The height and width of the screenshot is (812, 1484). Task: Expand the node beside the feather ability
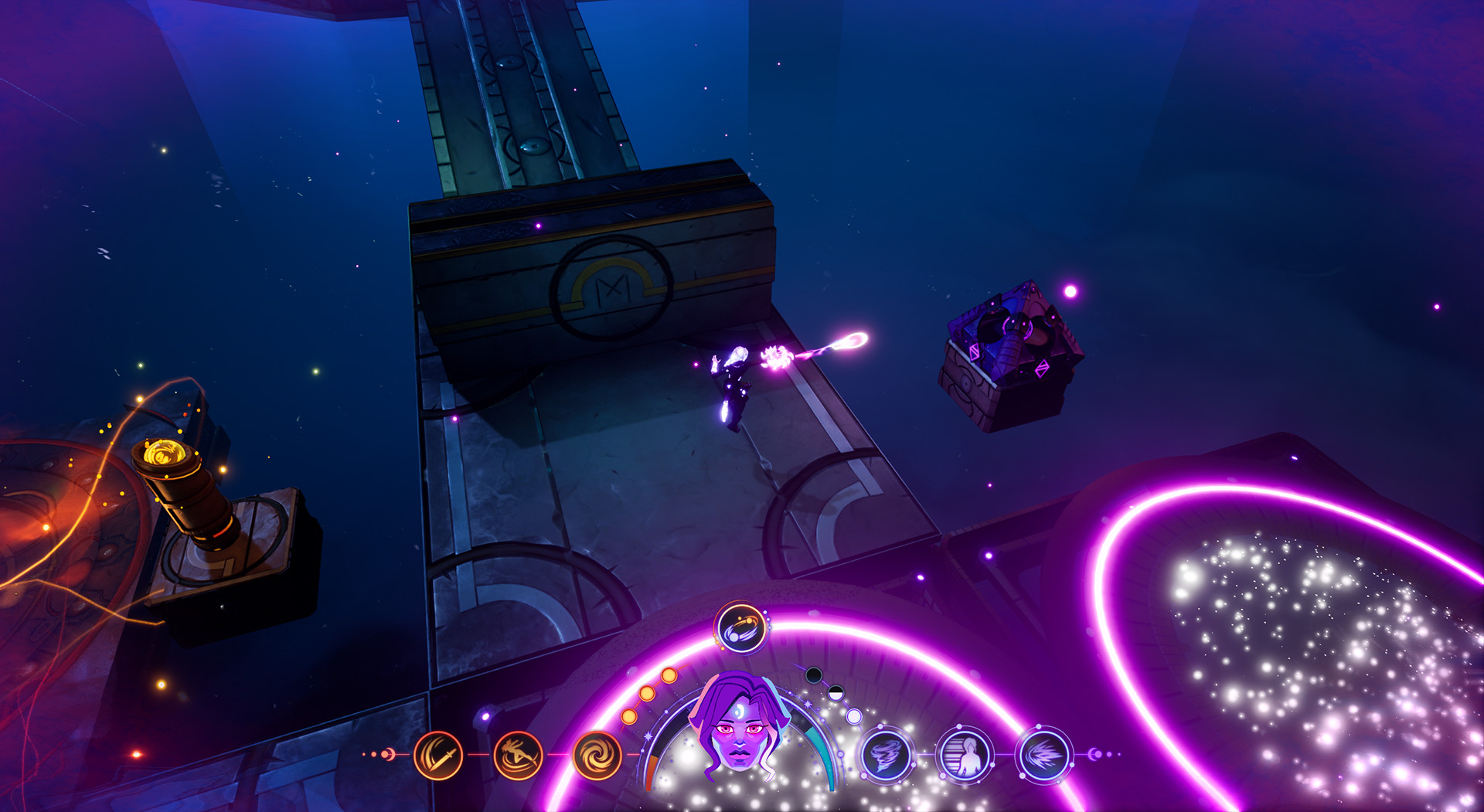(x=1097, y=755)
